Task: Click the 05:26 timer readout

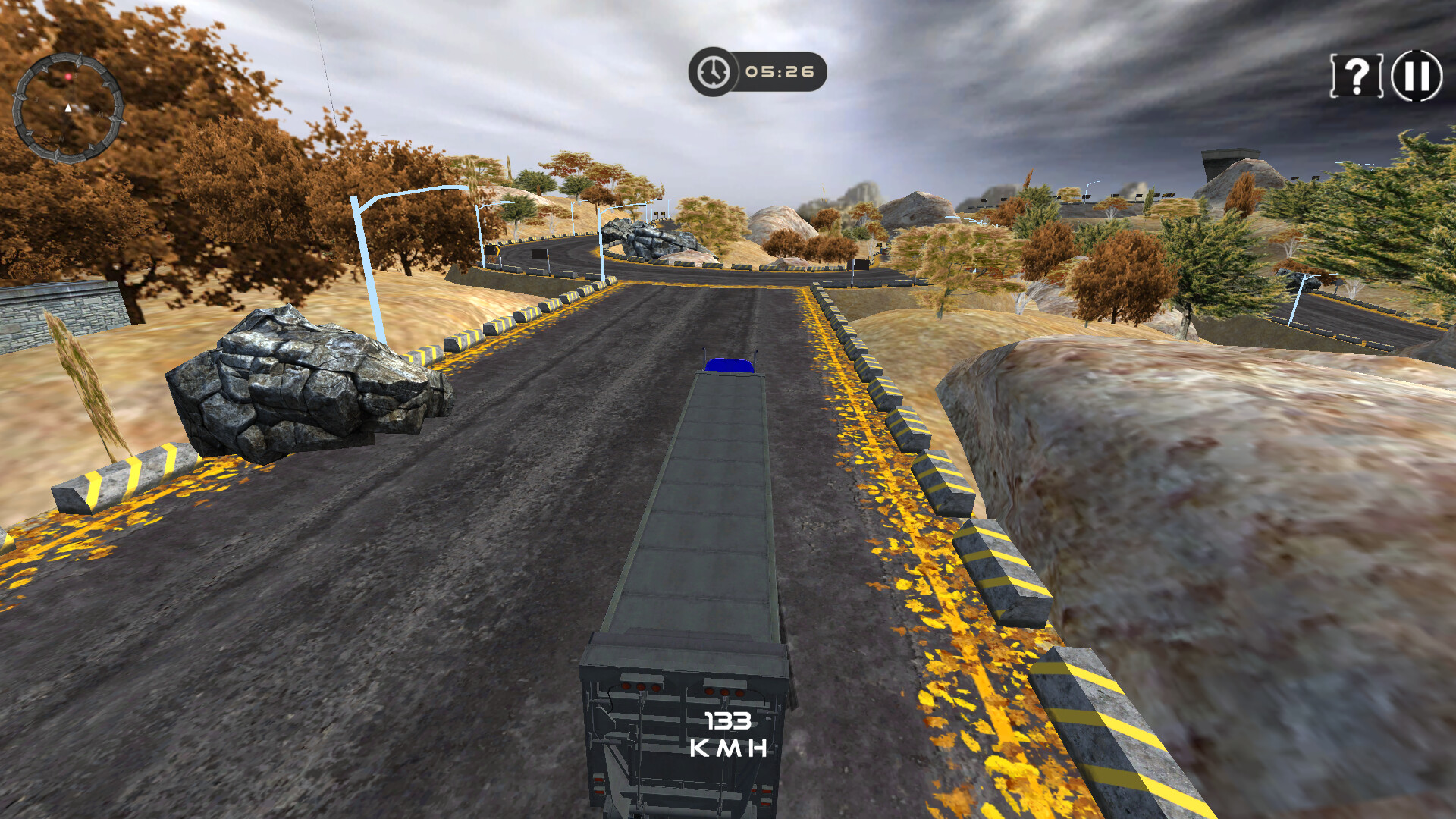Action: click(780, 72)
